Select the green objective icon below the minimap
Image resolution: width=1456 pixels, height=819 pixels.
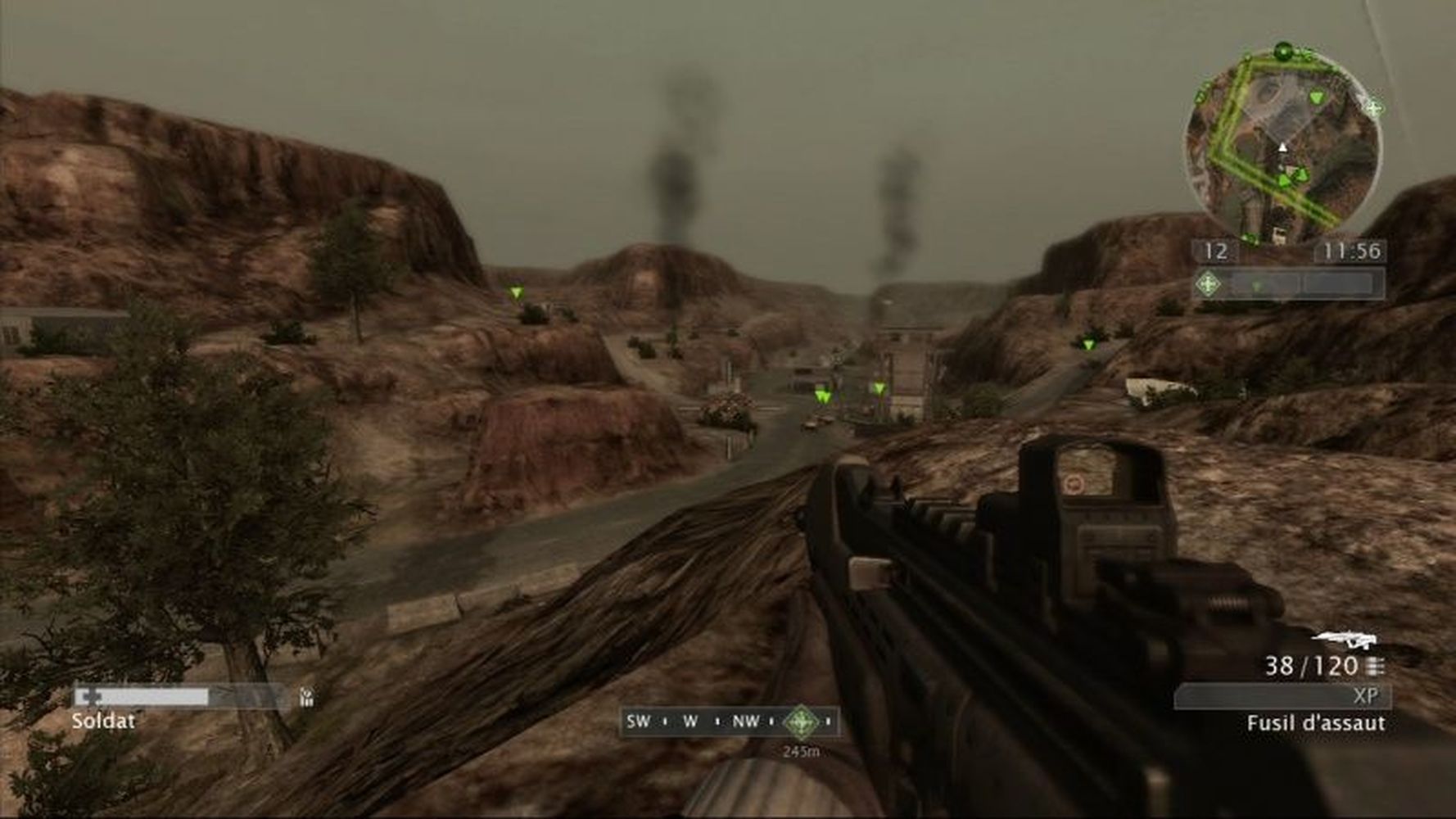1207,284
